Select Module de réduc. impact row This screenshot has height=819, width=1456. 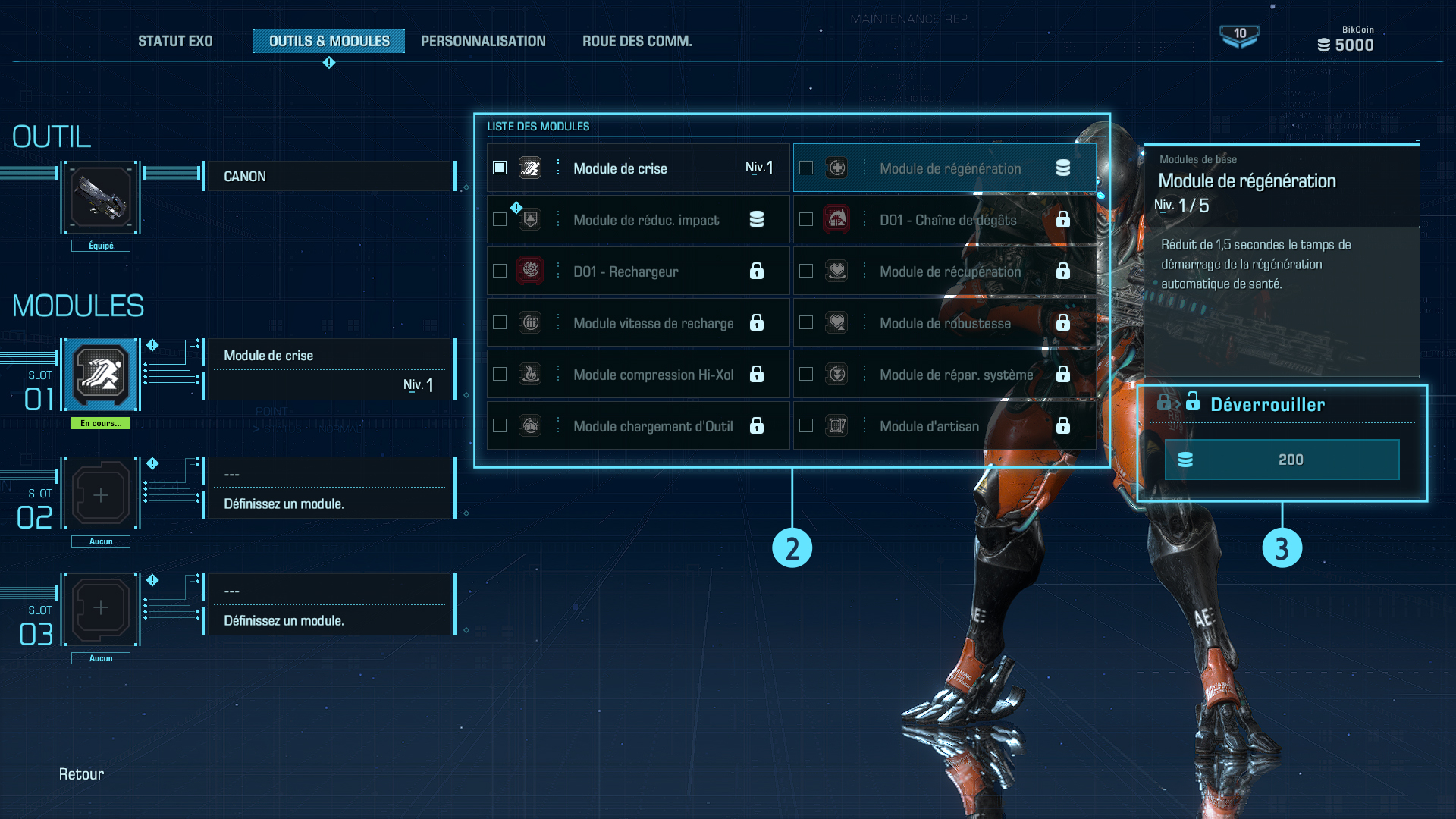pos(637,220)
